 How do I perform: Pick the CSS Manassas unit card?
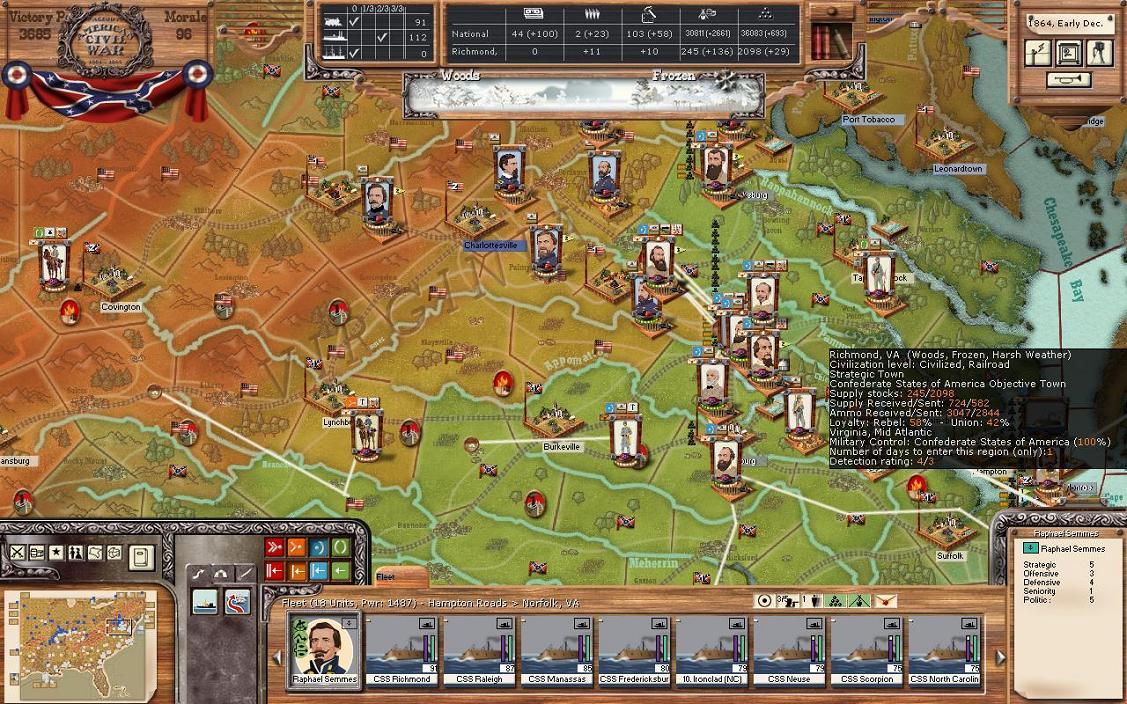557,649
